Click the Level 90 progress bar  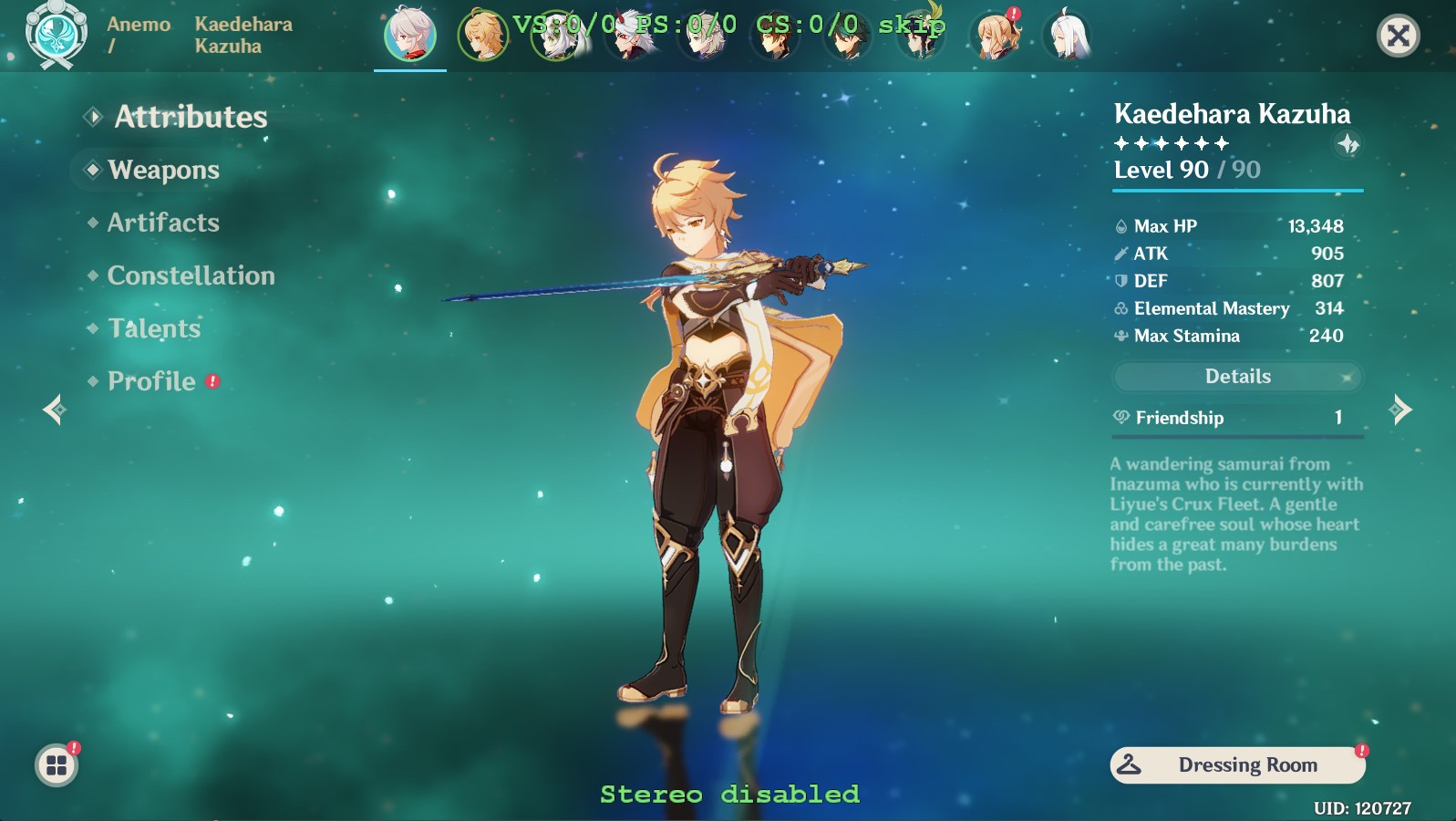click(x=1236, y=192)
